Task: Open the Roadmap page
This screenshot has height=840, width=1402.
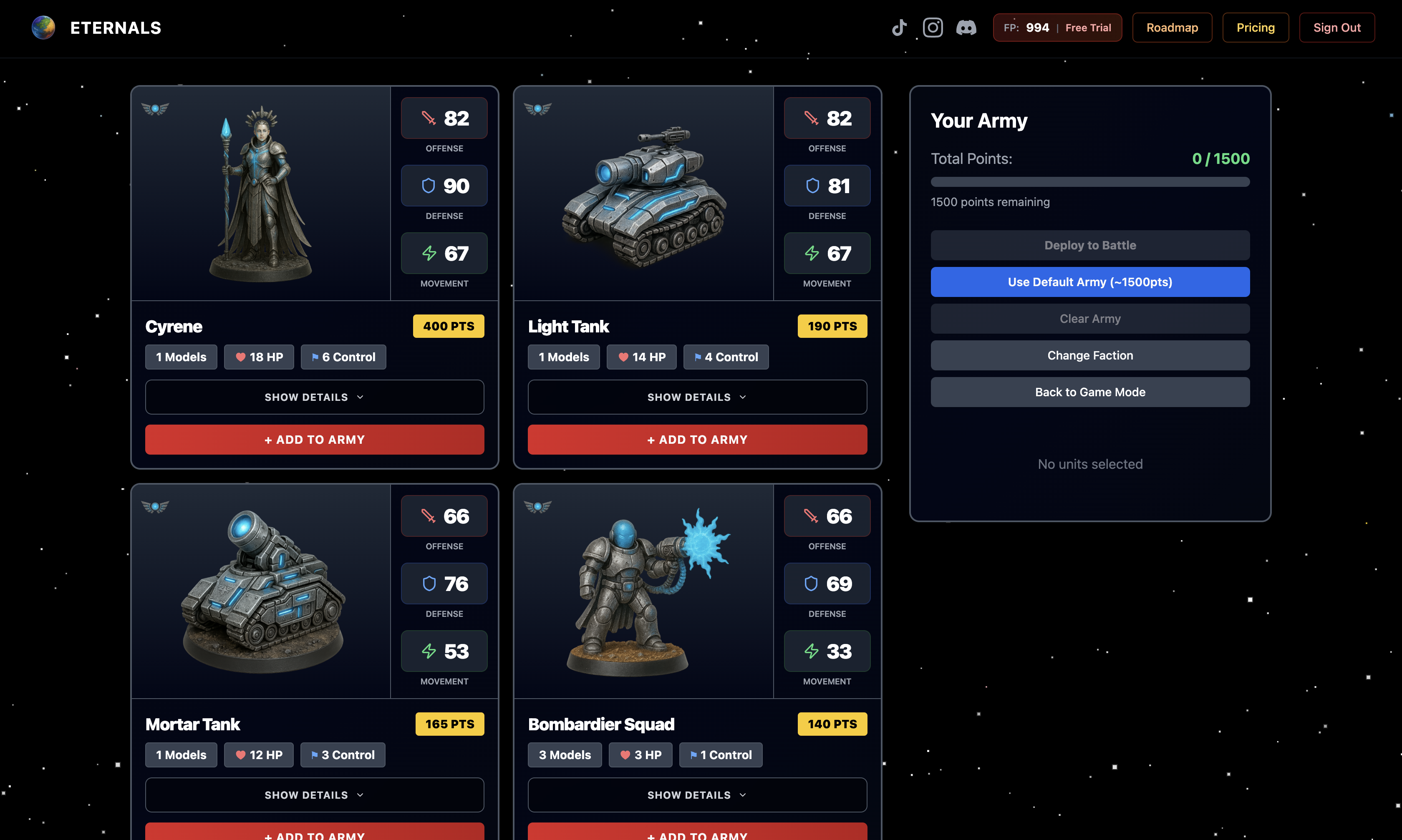Action: pos(1172,27)
